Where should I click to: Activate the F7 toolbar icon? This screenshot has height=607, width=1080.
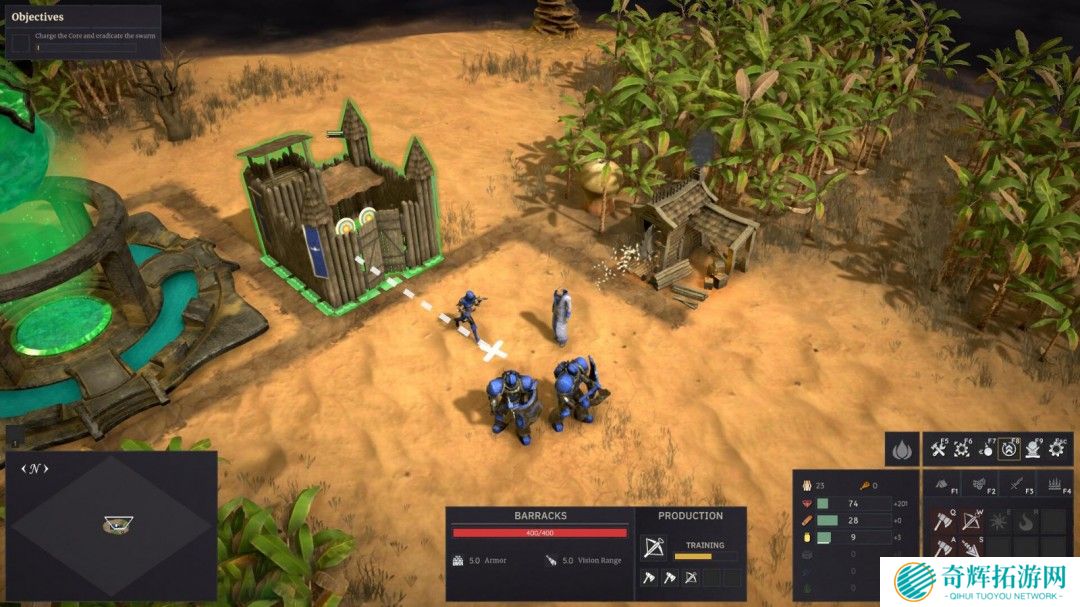tap(987, 450)
